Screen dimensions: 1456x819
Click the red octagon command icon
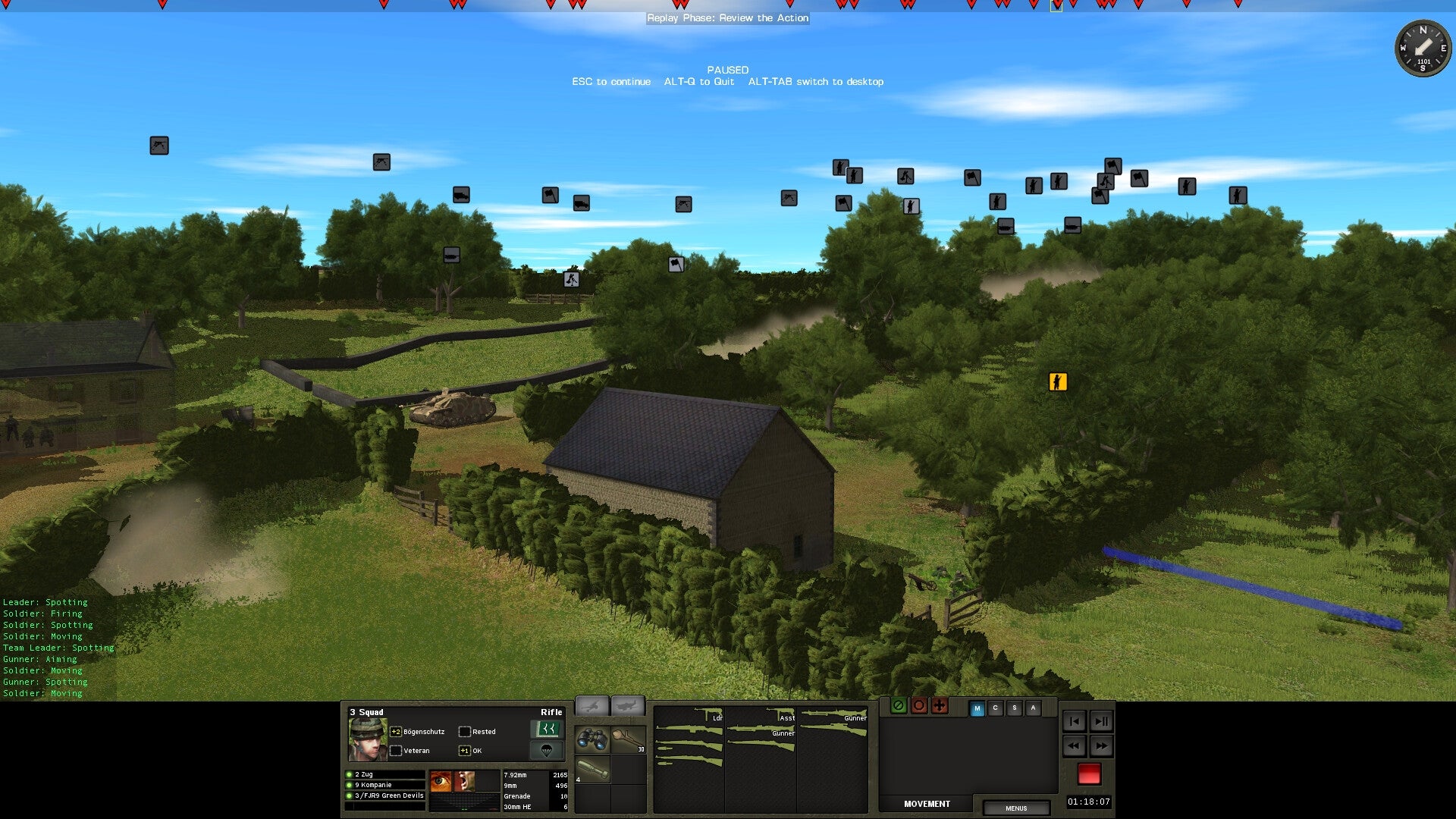coord(919,706)
